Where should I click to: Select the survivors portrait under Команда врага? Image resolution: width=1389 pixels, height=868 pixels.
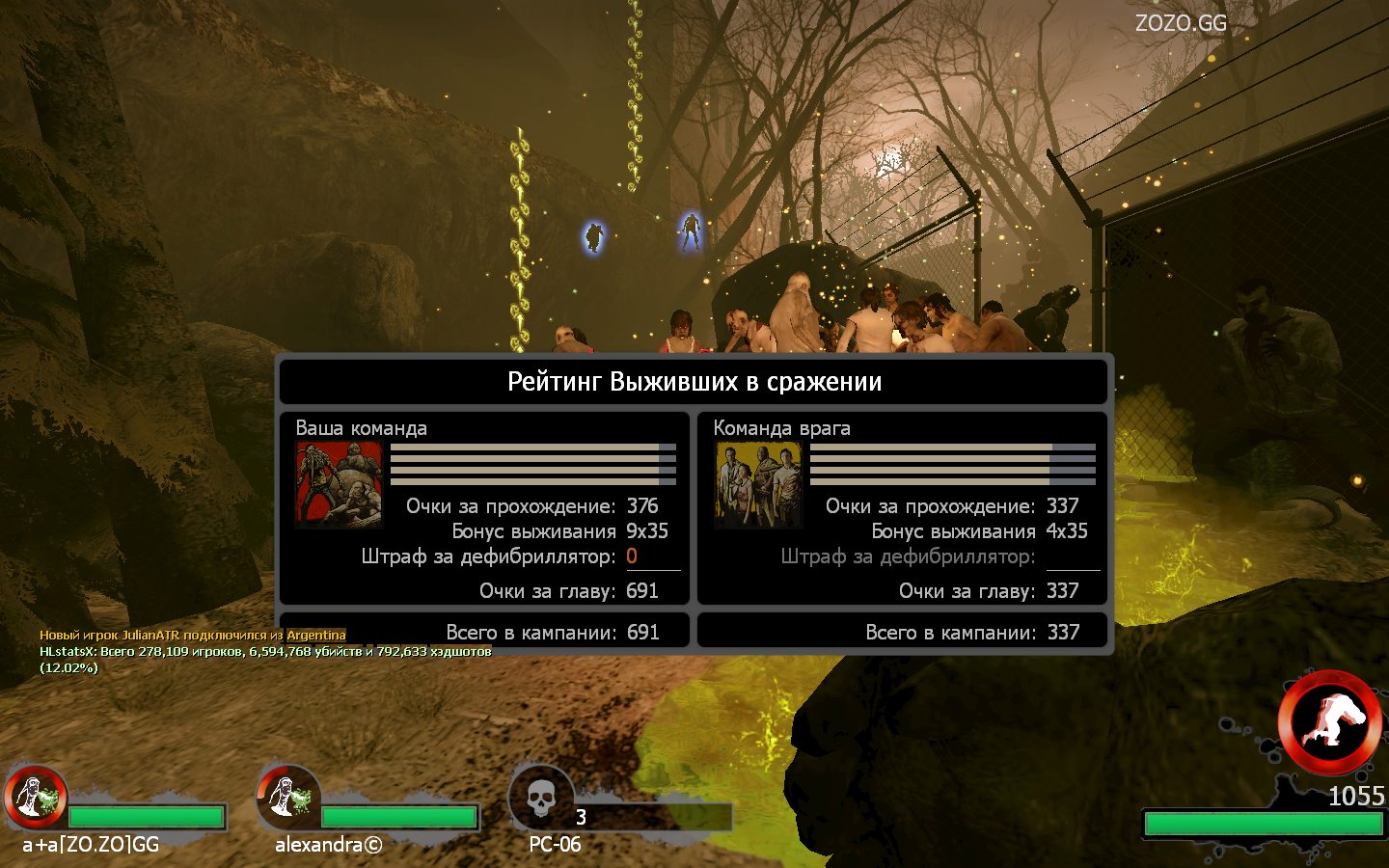tap(758, 485)
